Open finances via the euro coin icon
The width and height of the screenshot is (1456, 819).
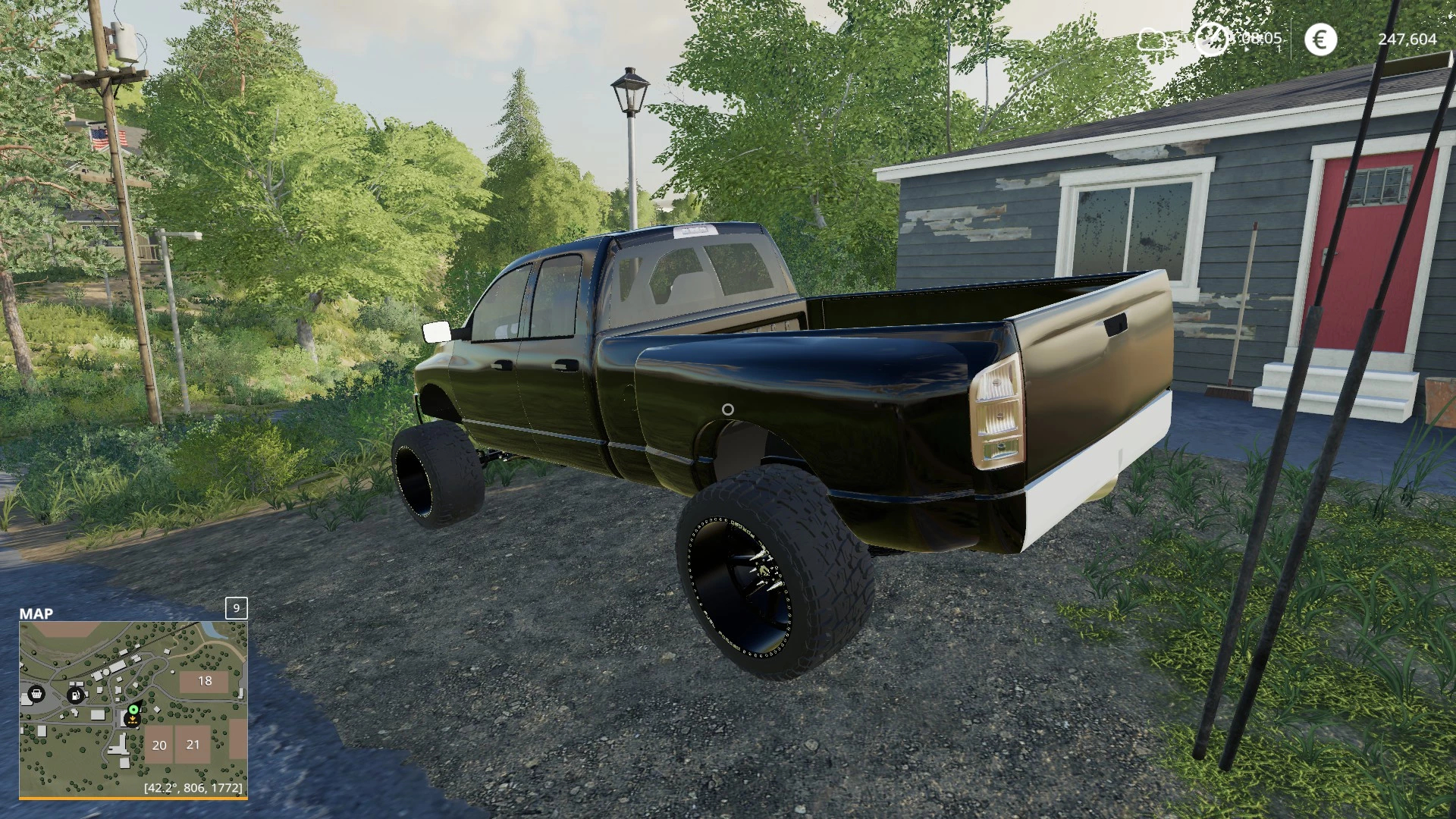click(x=1320, y=39)
